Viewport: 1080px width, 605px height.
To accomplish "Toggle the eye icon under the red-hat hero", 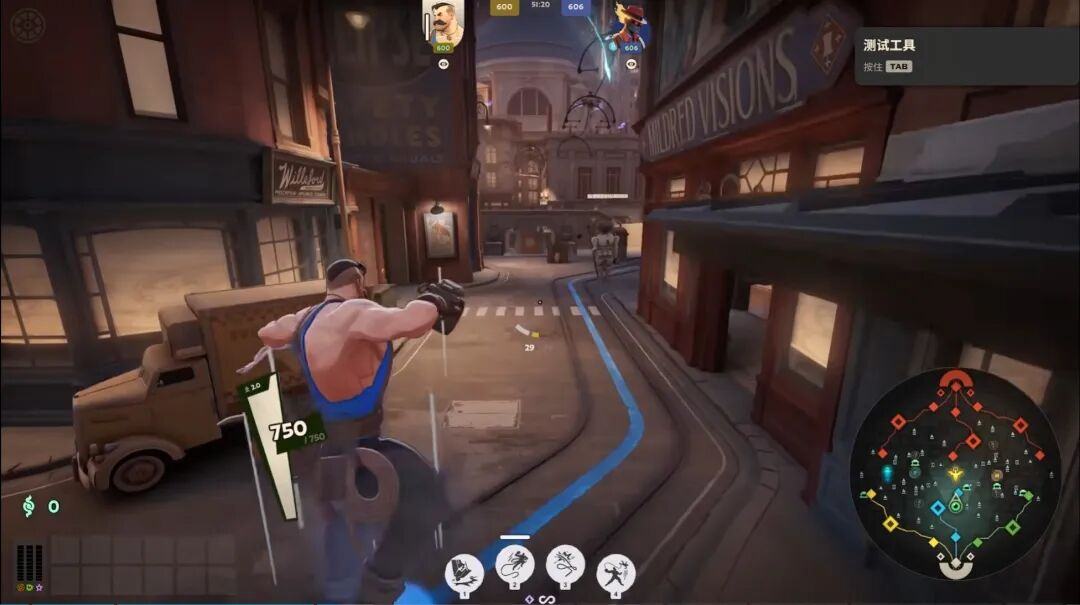I will click(x=631, y=63).
